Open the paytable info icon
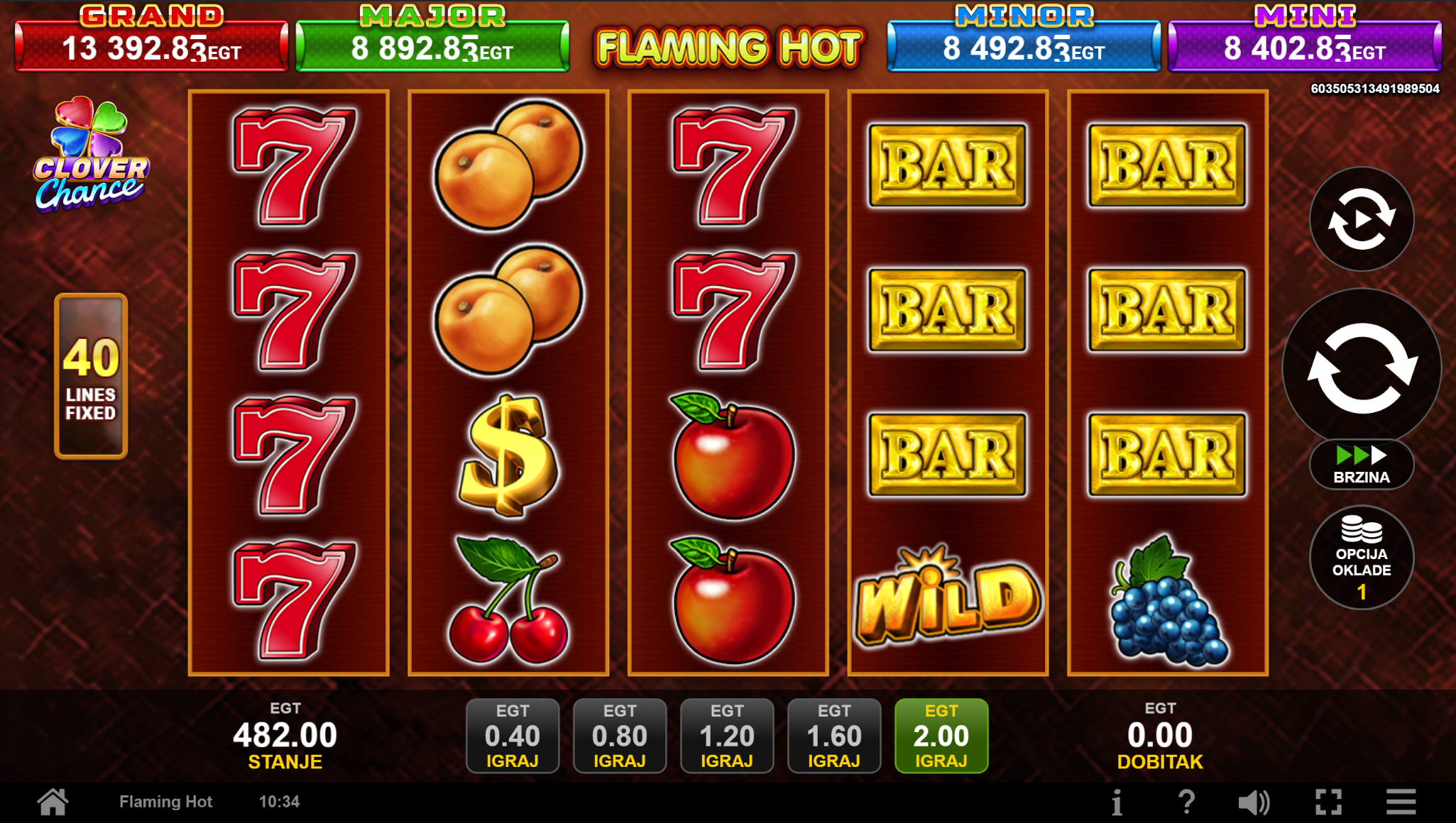The image size is (1456, 823). [1117, 802]
